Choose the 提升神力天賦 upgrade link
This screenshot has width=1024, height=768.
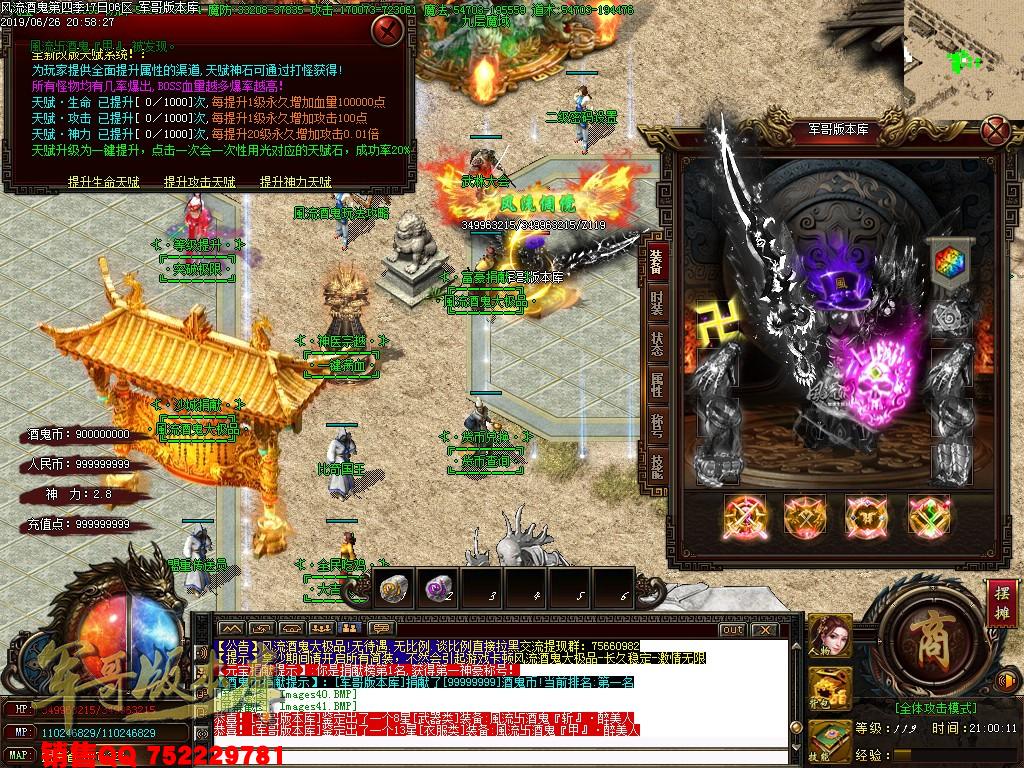coord(295,182)
